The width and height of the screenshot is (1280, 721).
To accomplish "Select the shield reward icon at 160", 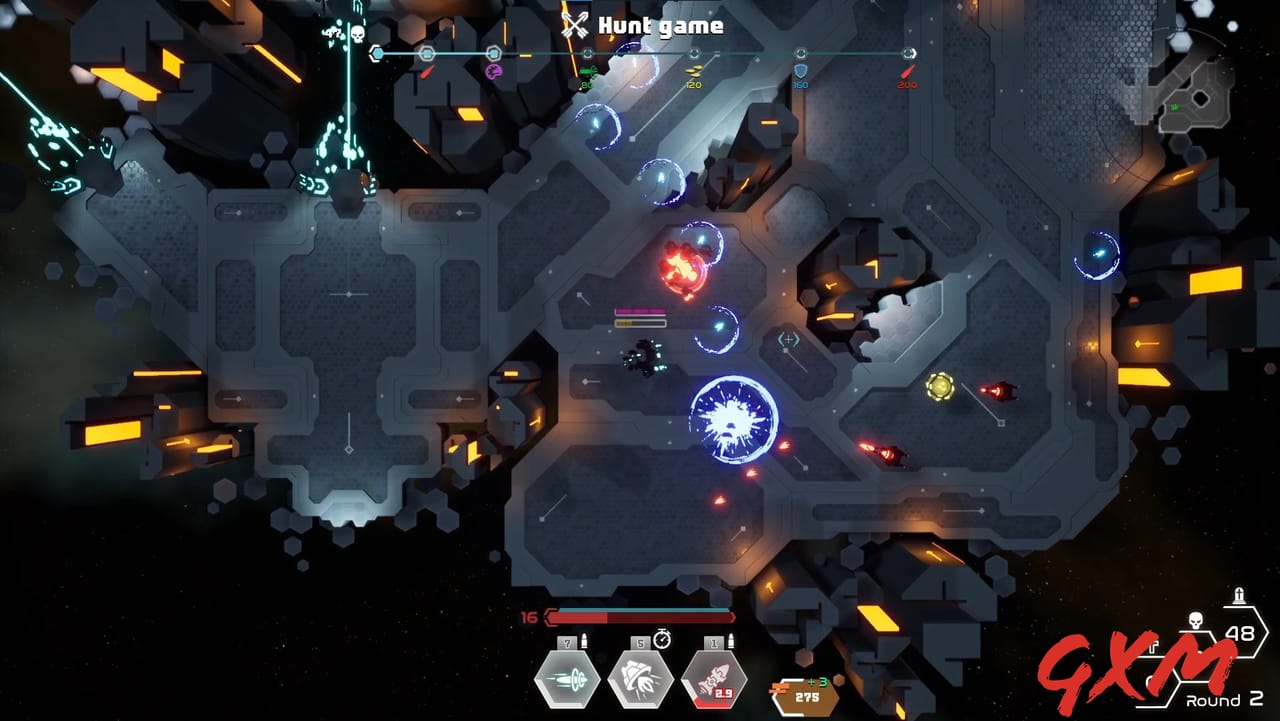I will [800, 71].
